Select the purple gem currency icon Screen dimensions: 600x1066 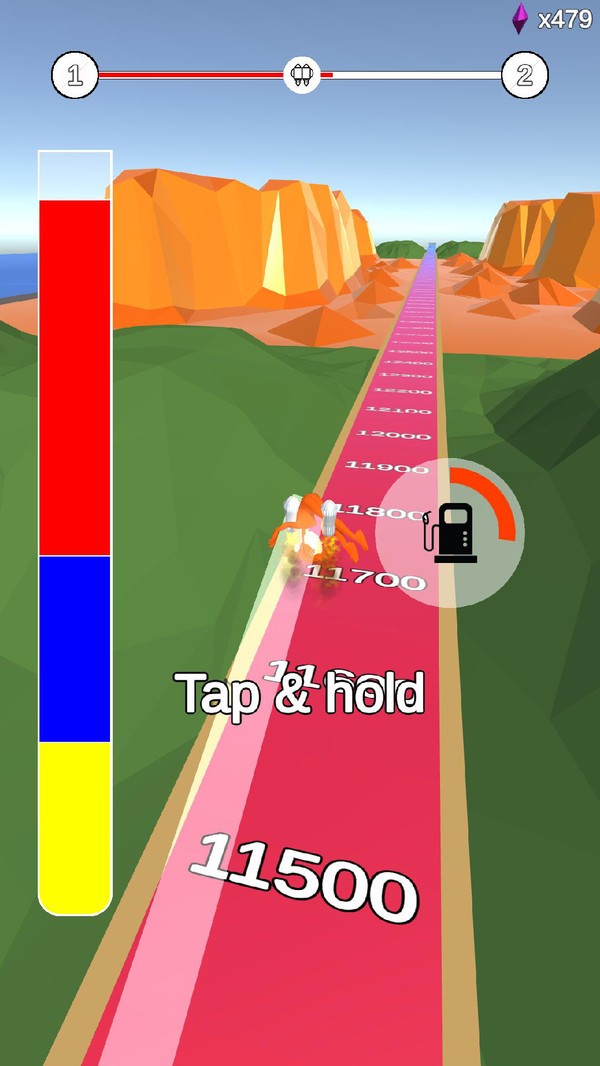coord(520,18)
